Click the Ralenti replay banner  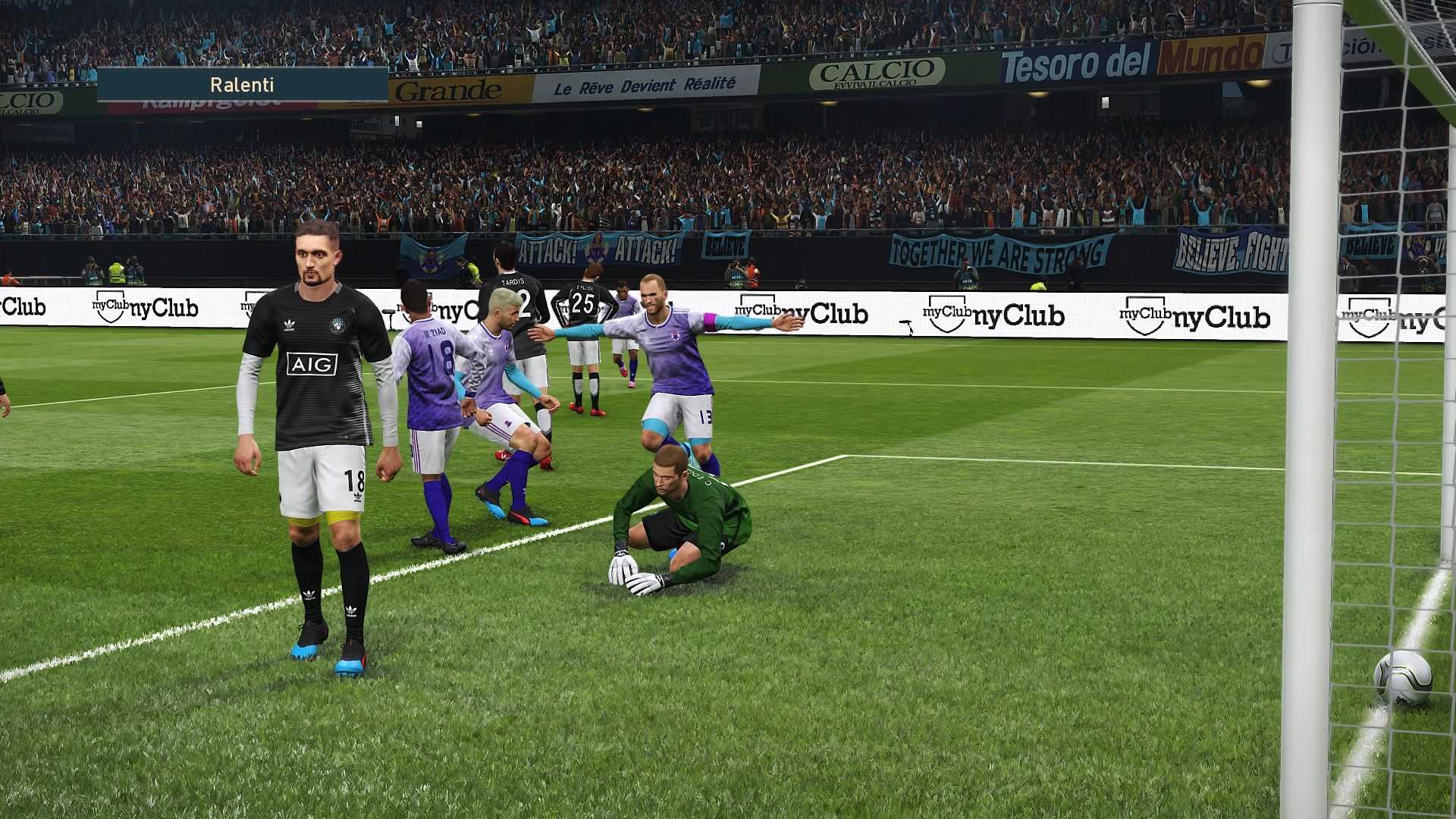[242, 85]
